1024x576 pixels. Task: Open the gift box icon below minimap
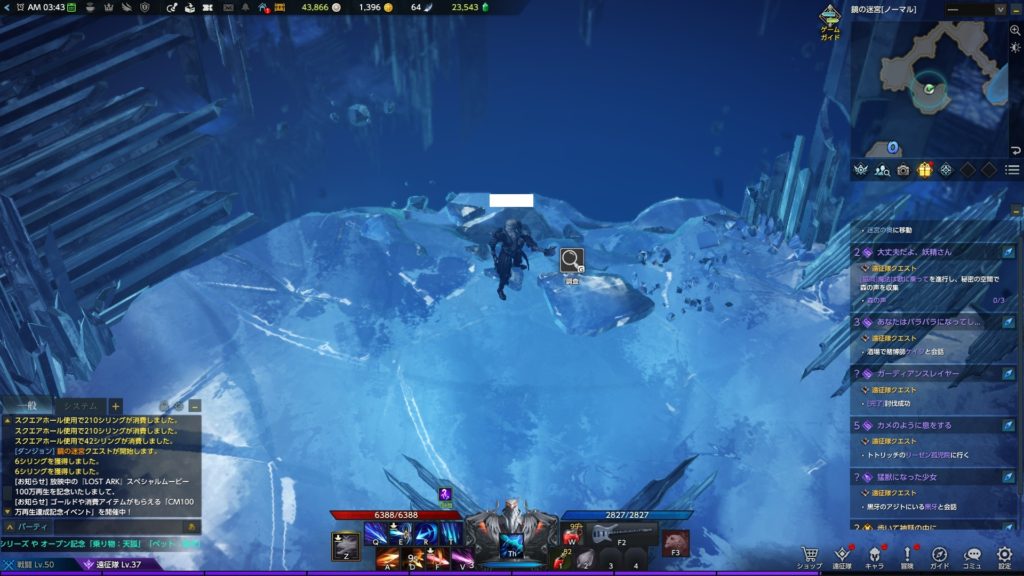924,170
